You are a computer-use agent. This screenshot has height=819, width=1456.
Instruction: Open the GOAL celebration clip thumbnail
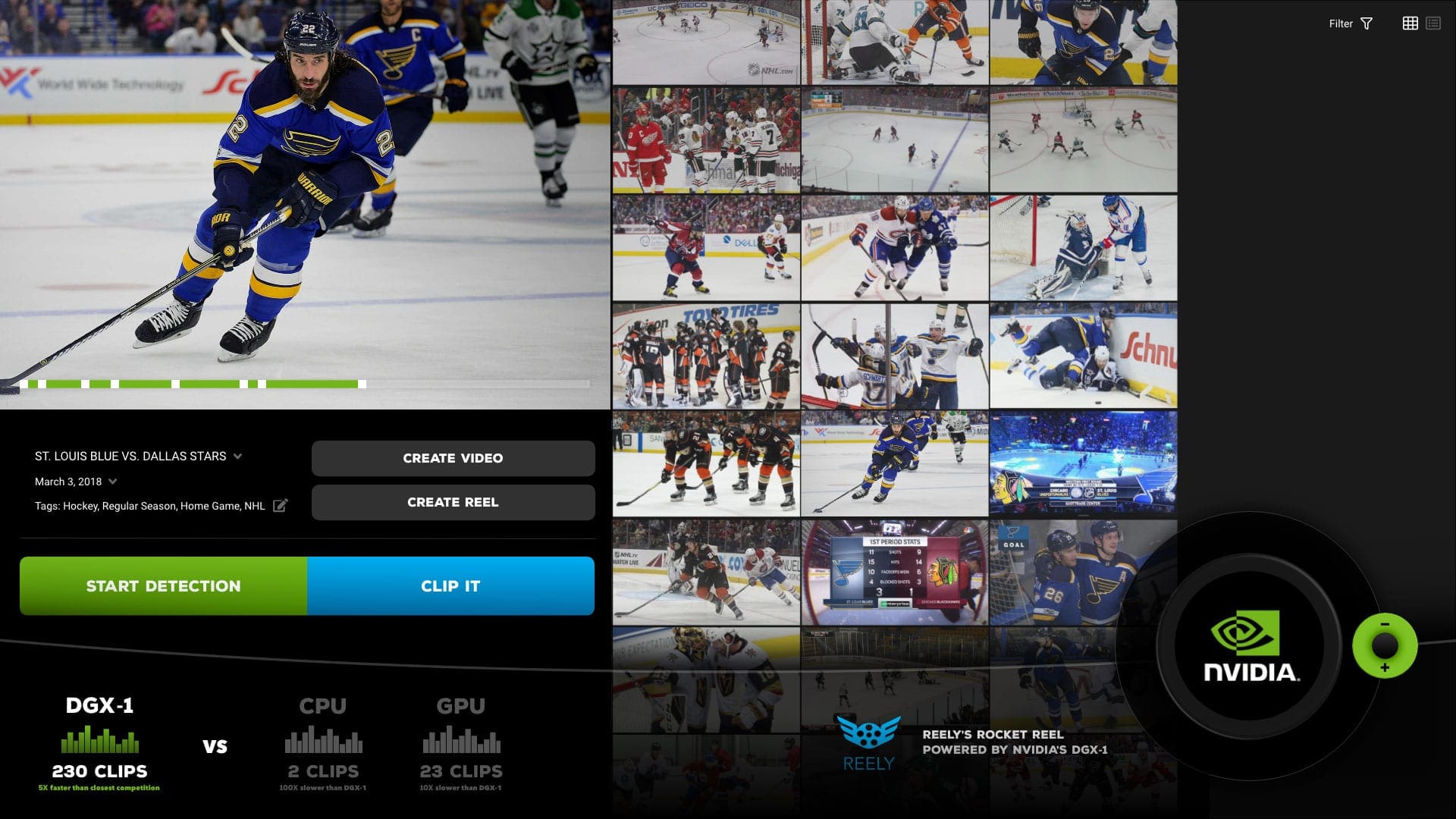(x=1083, y=573)
